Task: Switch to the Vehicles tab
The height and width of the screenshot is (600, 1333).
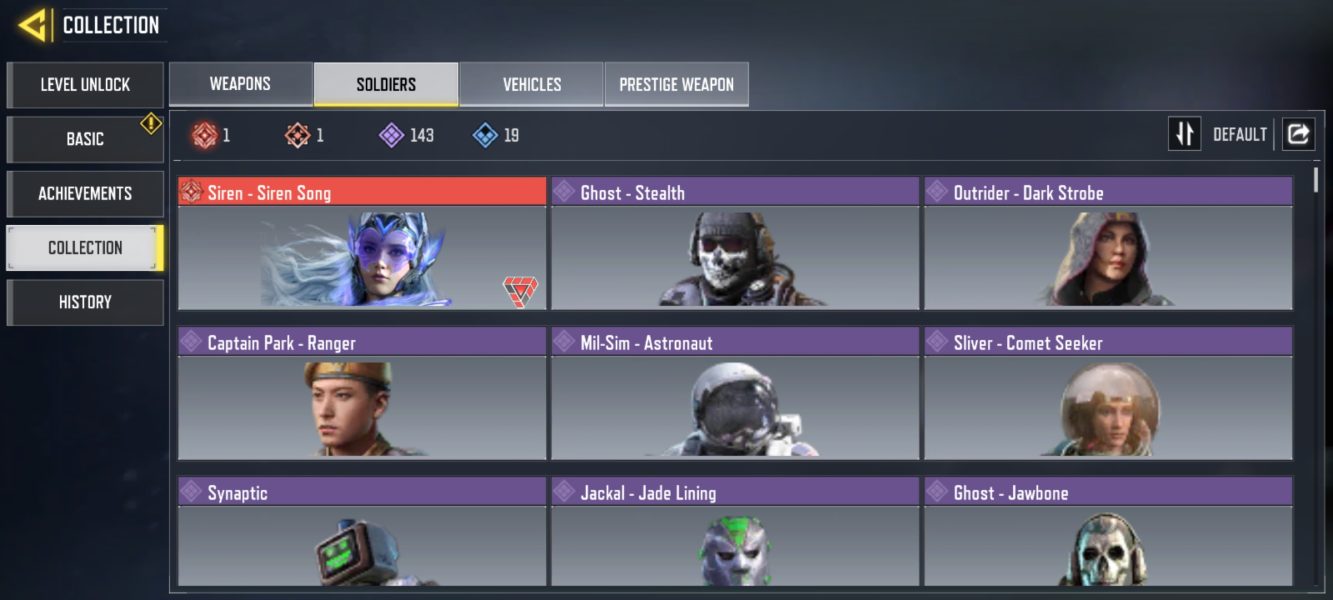Action: point(532,84)
